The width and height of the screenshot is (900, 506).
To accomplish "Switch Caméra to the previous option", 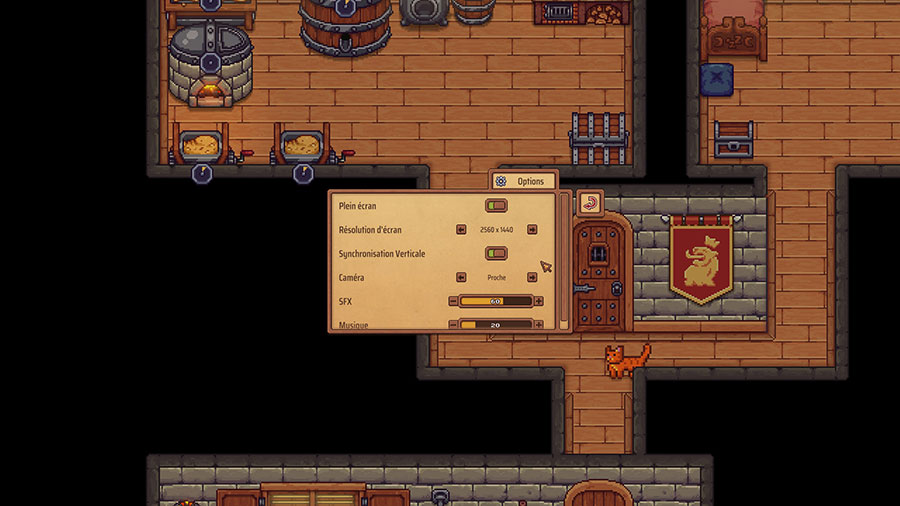I will [x=461, y=277].
